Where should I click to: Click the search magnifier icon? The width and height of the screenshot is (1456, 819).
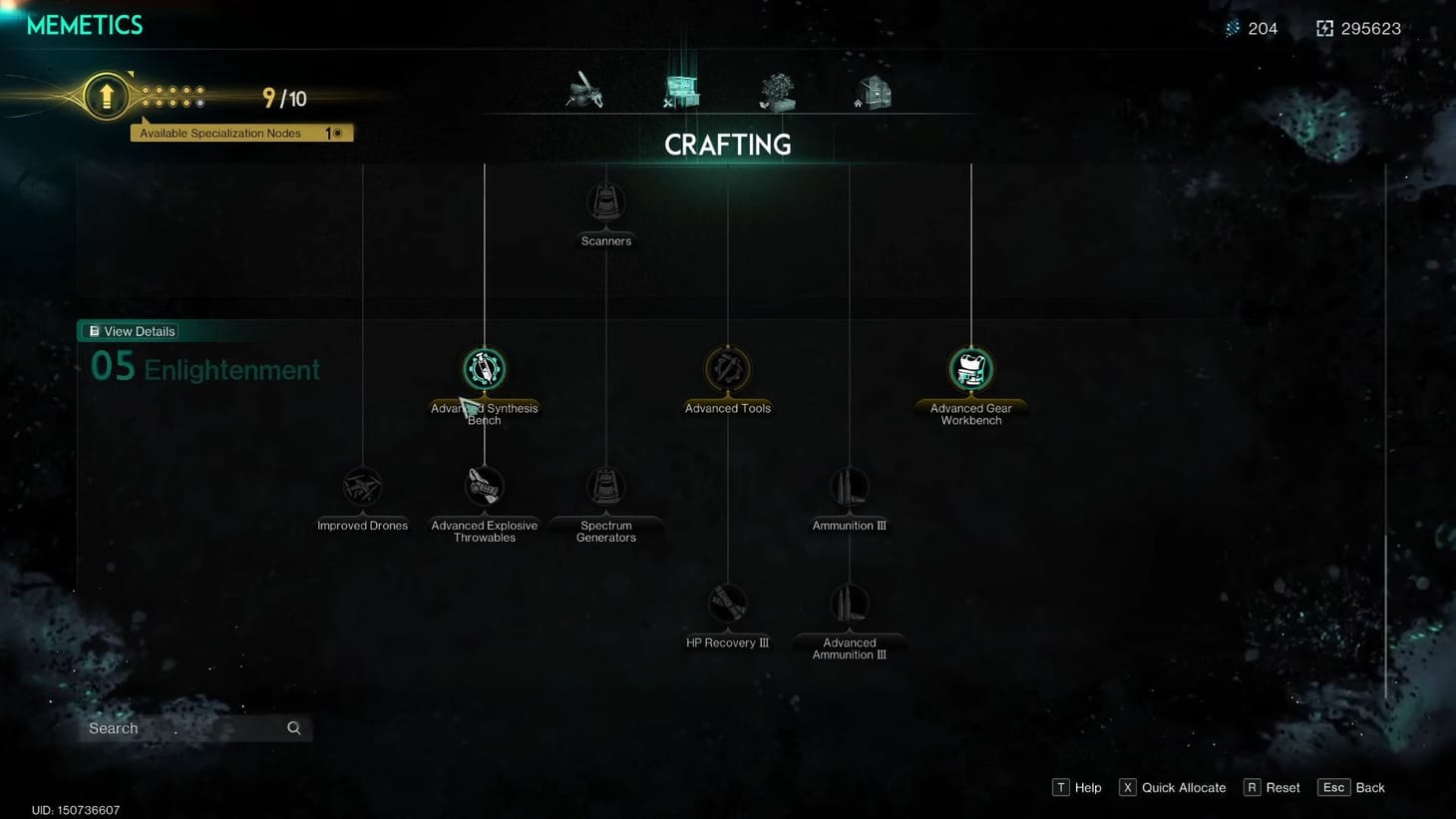pyautogui.click(x=293, y=728)
